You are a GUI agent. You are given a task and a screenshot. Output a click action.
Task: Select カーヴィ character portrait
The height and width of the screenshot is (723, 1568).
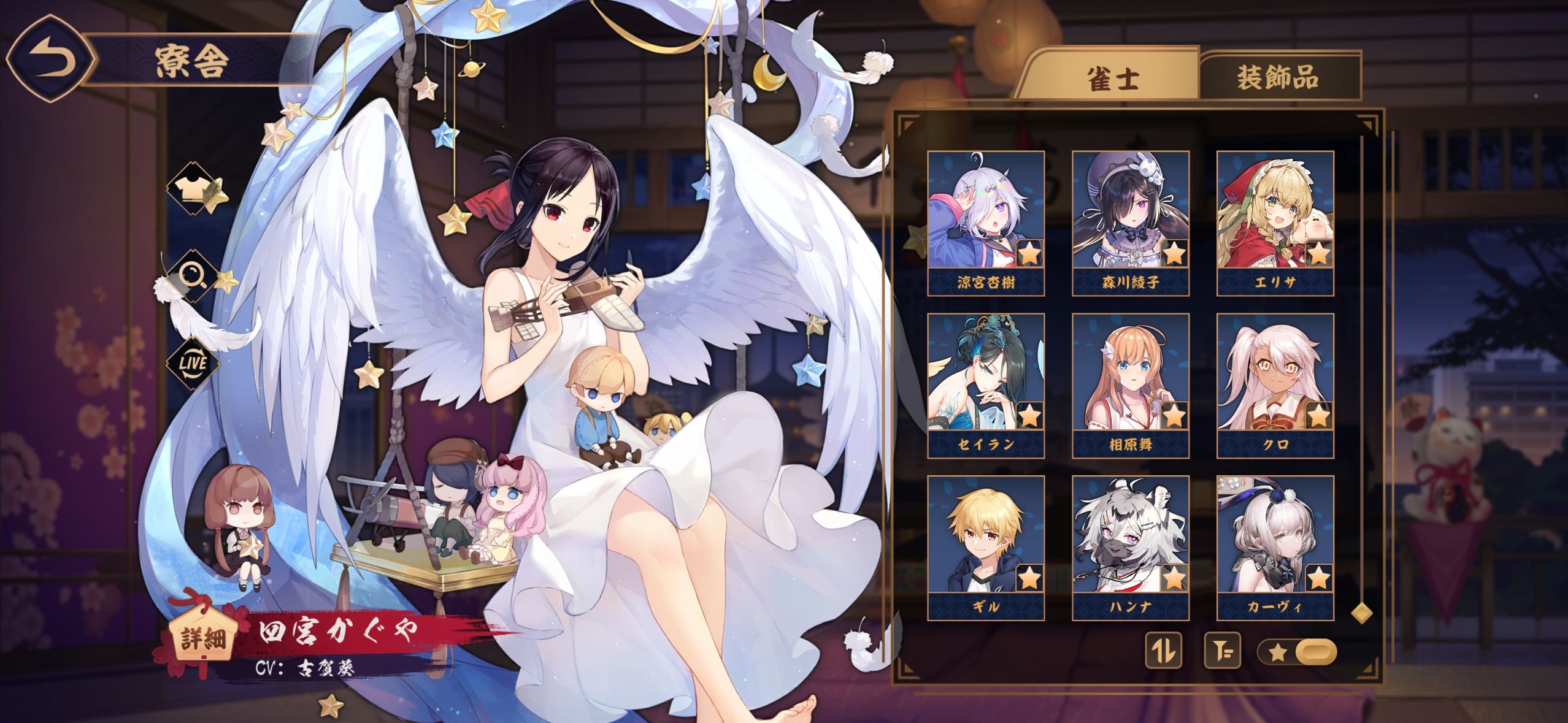coord(1275,548)
